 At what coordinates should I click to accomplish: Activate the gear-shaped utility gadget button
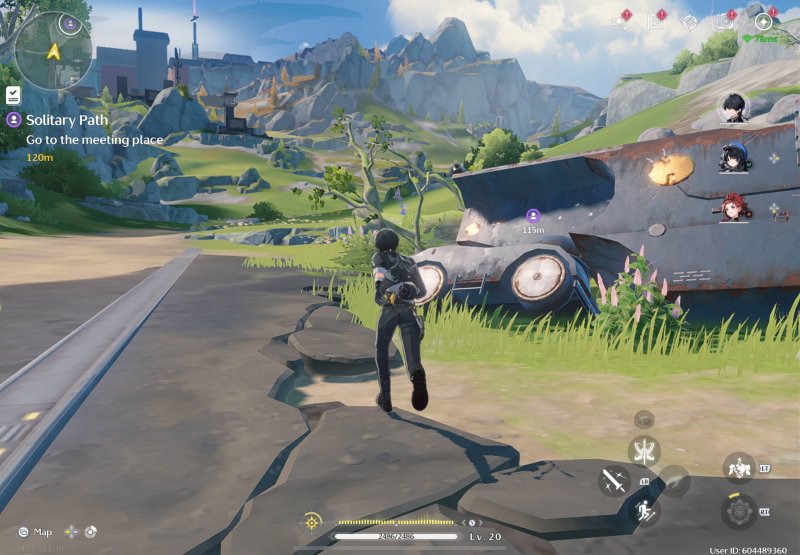738,511
